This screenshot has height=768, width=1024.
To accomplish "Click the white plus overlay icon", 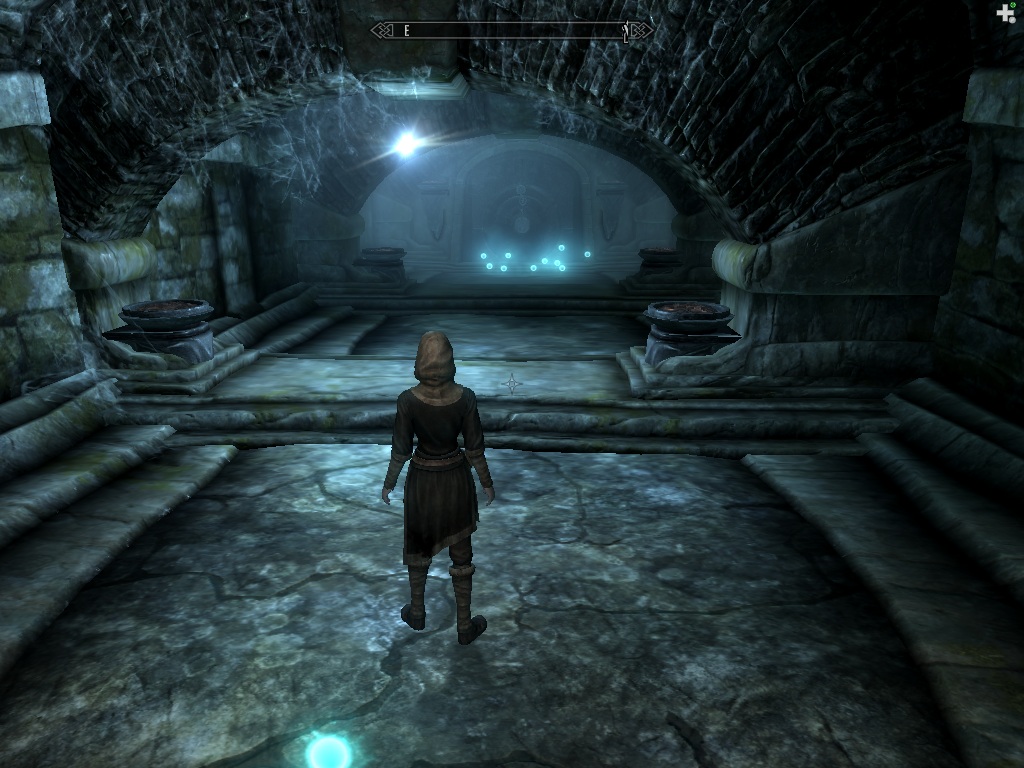I will point(1005,13).
